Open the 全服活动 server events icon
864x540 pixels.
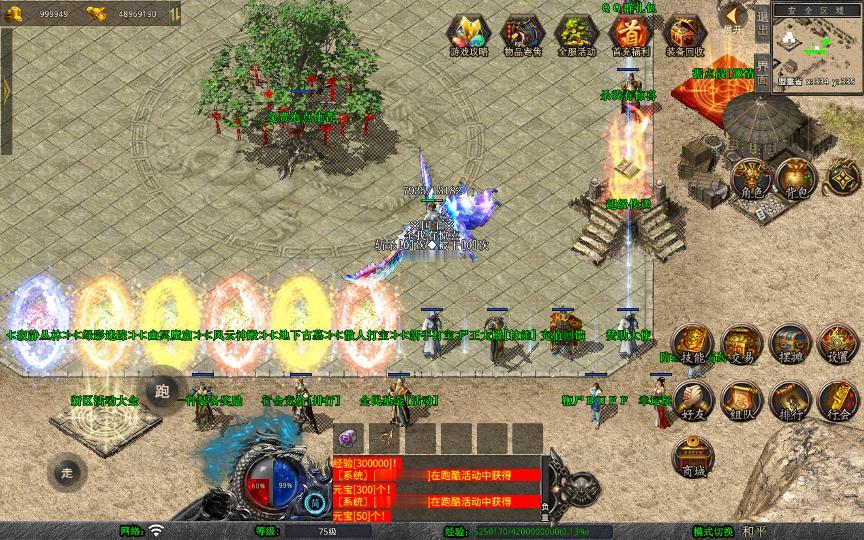575,35
